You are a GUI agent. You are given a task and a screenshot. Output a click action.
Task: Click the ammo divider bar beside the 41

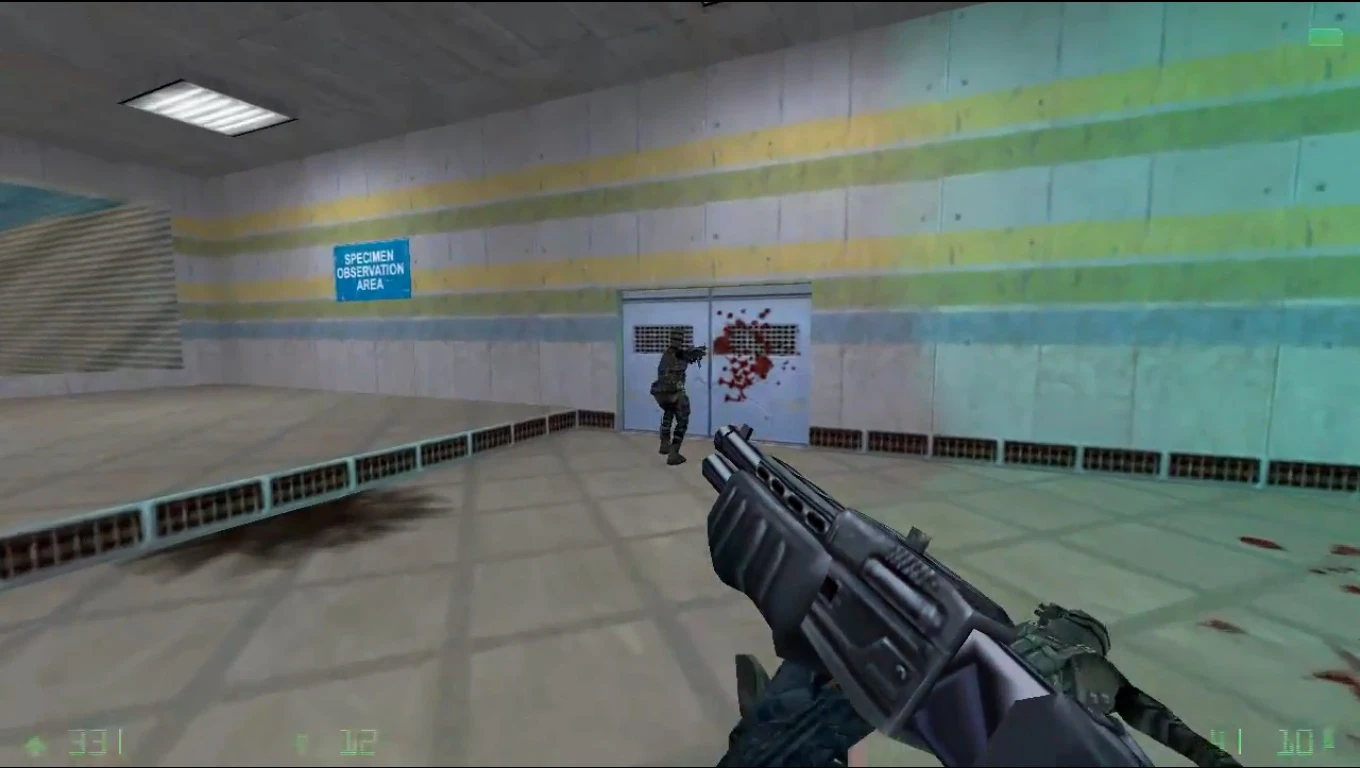pyautogui.click(x=1240, y=740)
